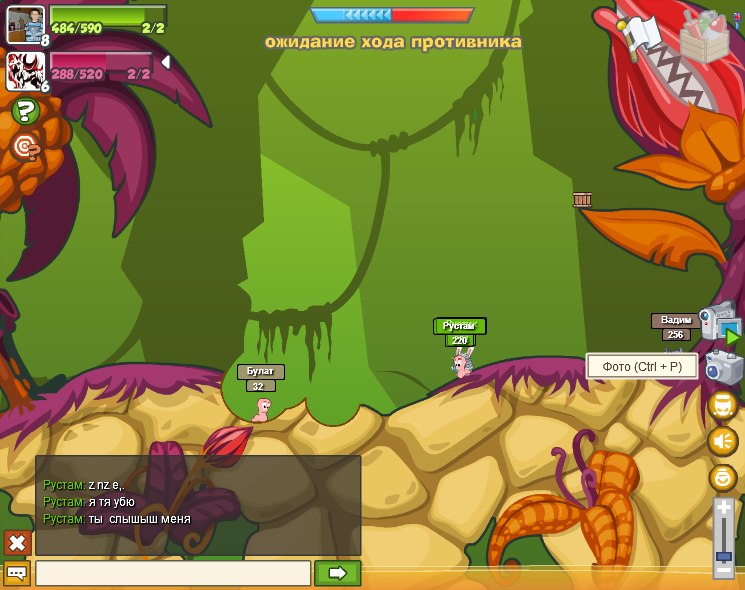745x590 pixels.
Task: Open the weapons crate
Action: tap(704, 38)
